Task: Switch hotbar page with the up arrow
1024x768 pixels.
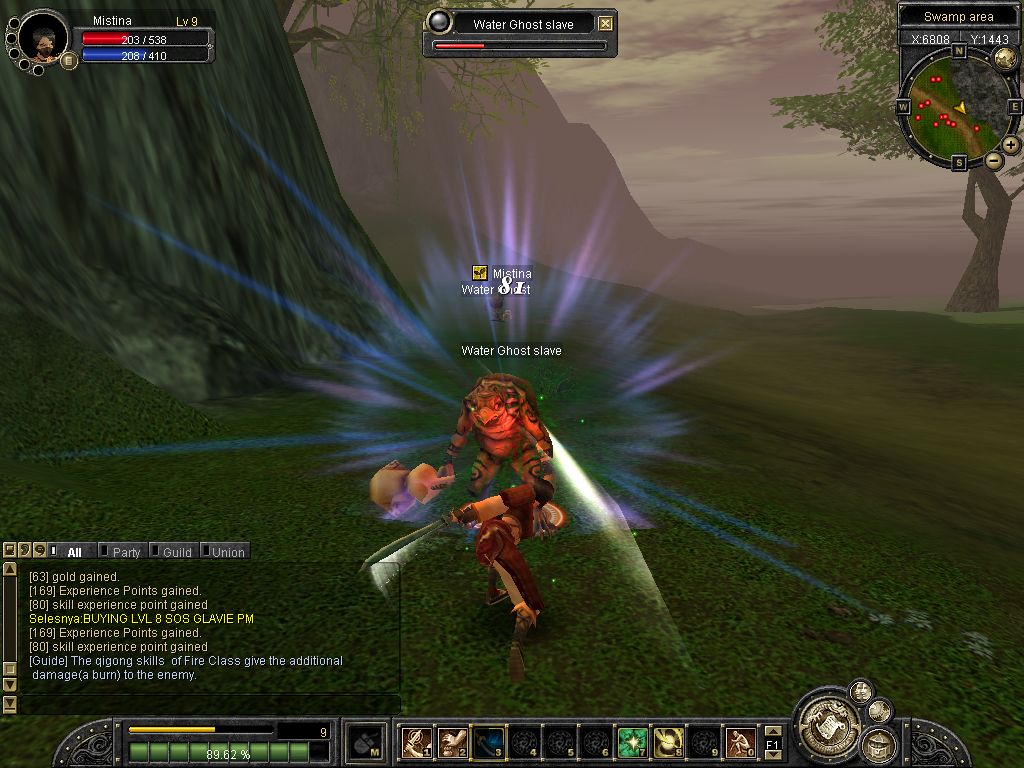Action: [x=772, y=732]
